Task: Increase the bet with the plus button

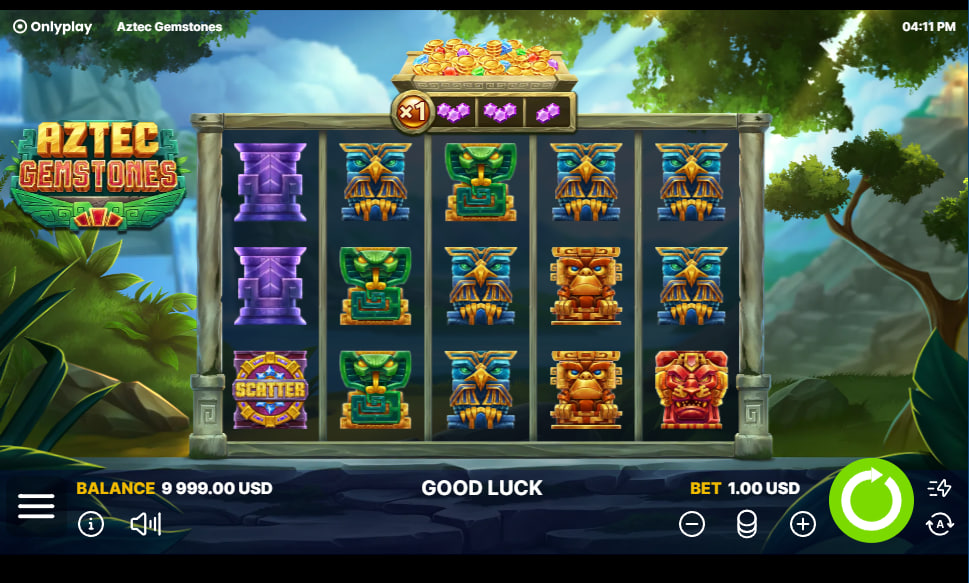Action: (803, 524)
